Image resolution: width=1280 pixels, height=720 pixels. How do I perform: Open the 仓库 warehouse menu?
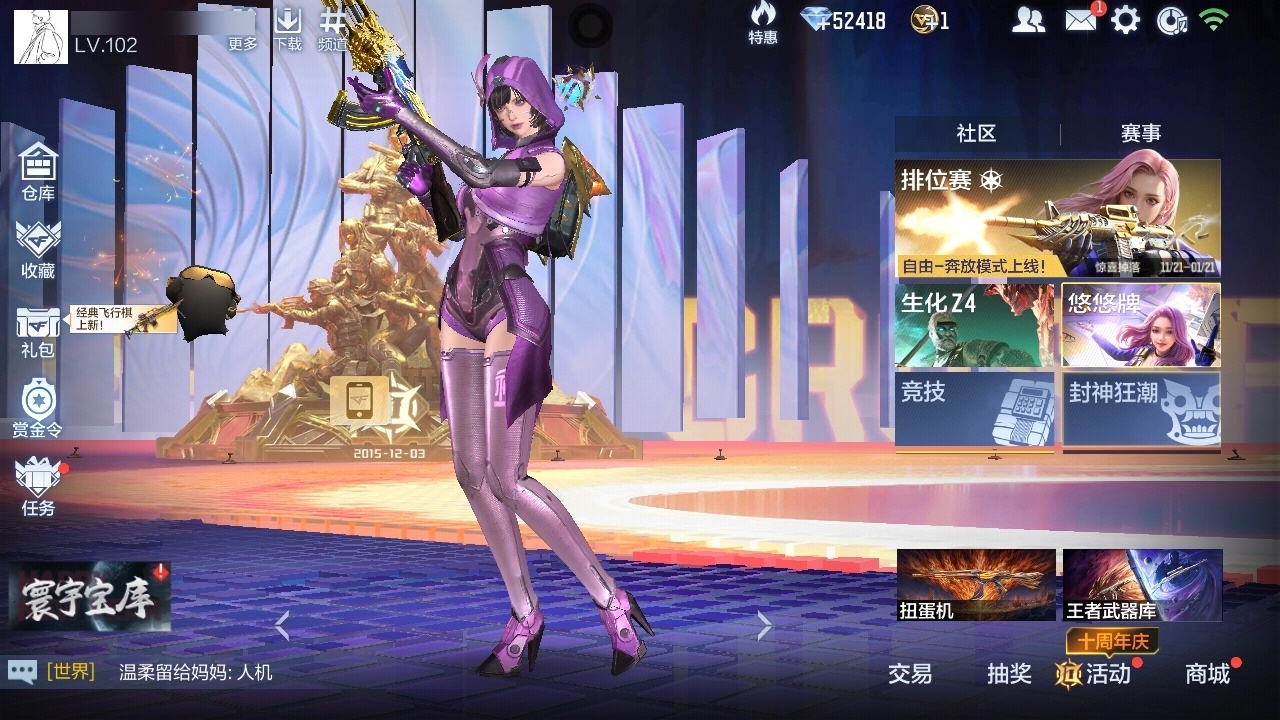tap(38, 171)
